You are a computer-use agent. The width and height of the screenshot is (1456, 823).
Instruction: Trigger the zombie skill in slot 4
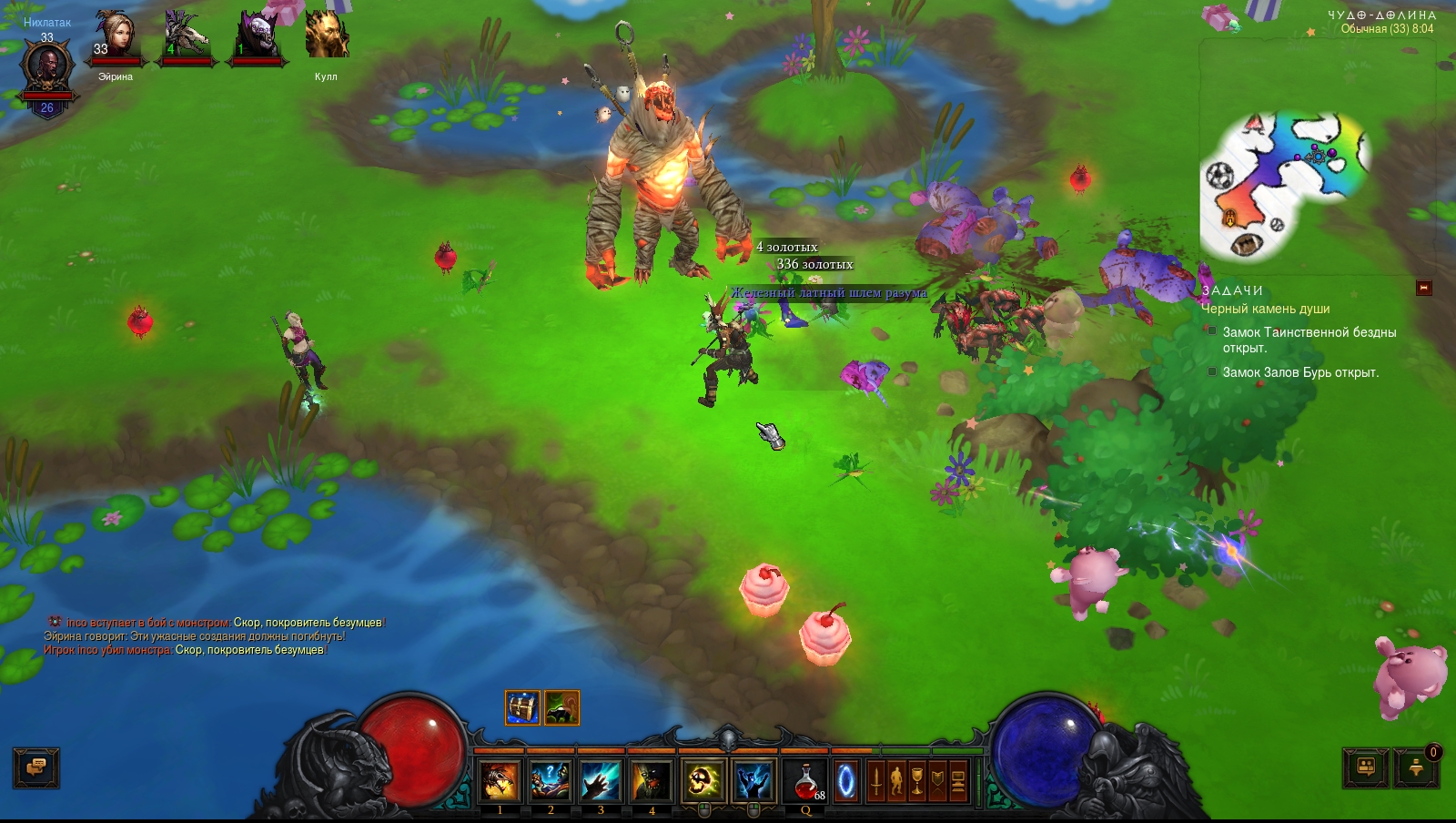(x=652, y=781)
